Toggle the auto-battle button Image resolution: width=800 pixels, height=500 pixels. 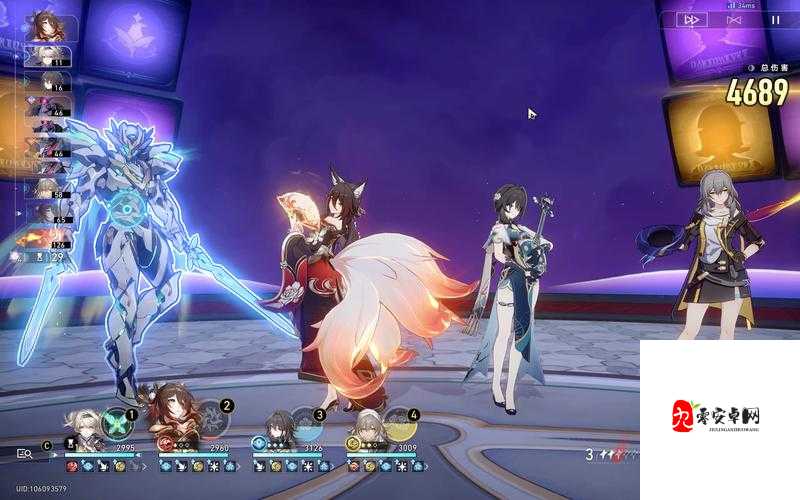733,19
